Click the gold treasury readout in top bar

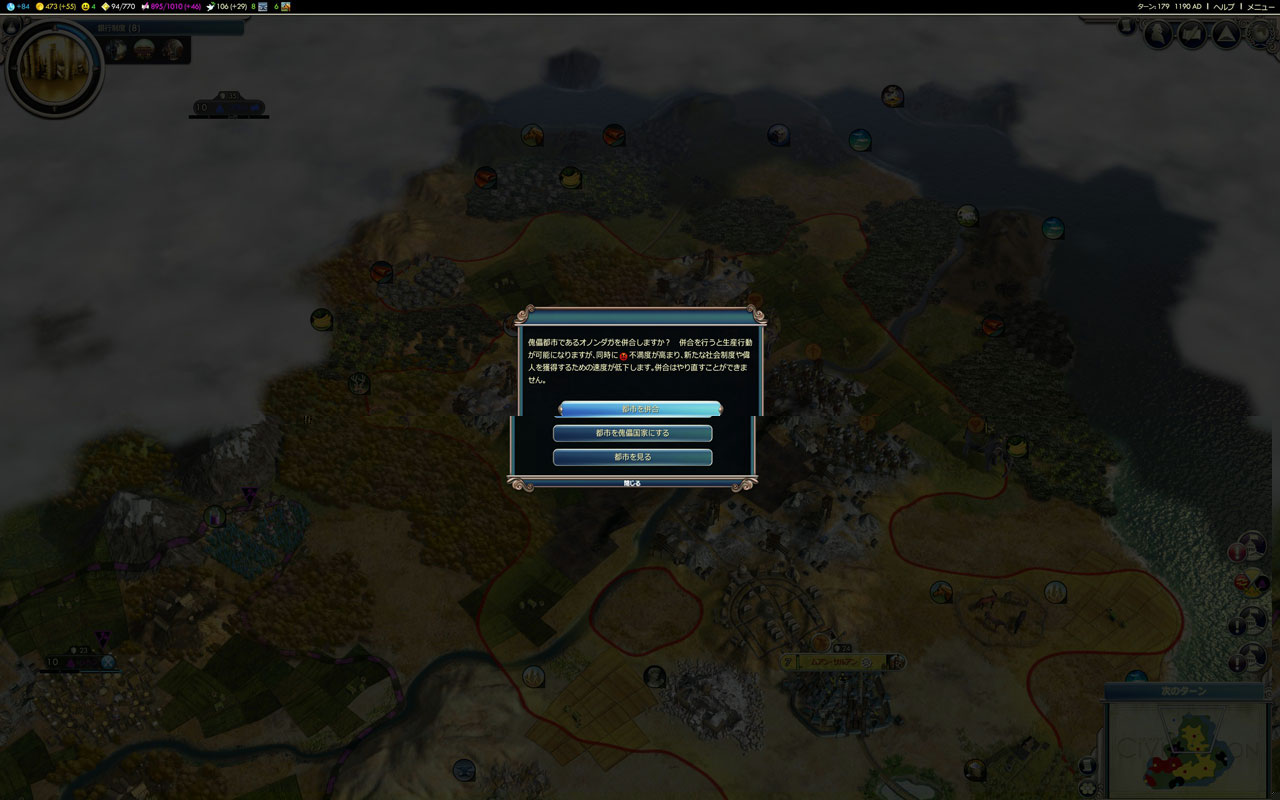[x=56, y=6]
